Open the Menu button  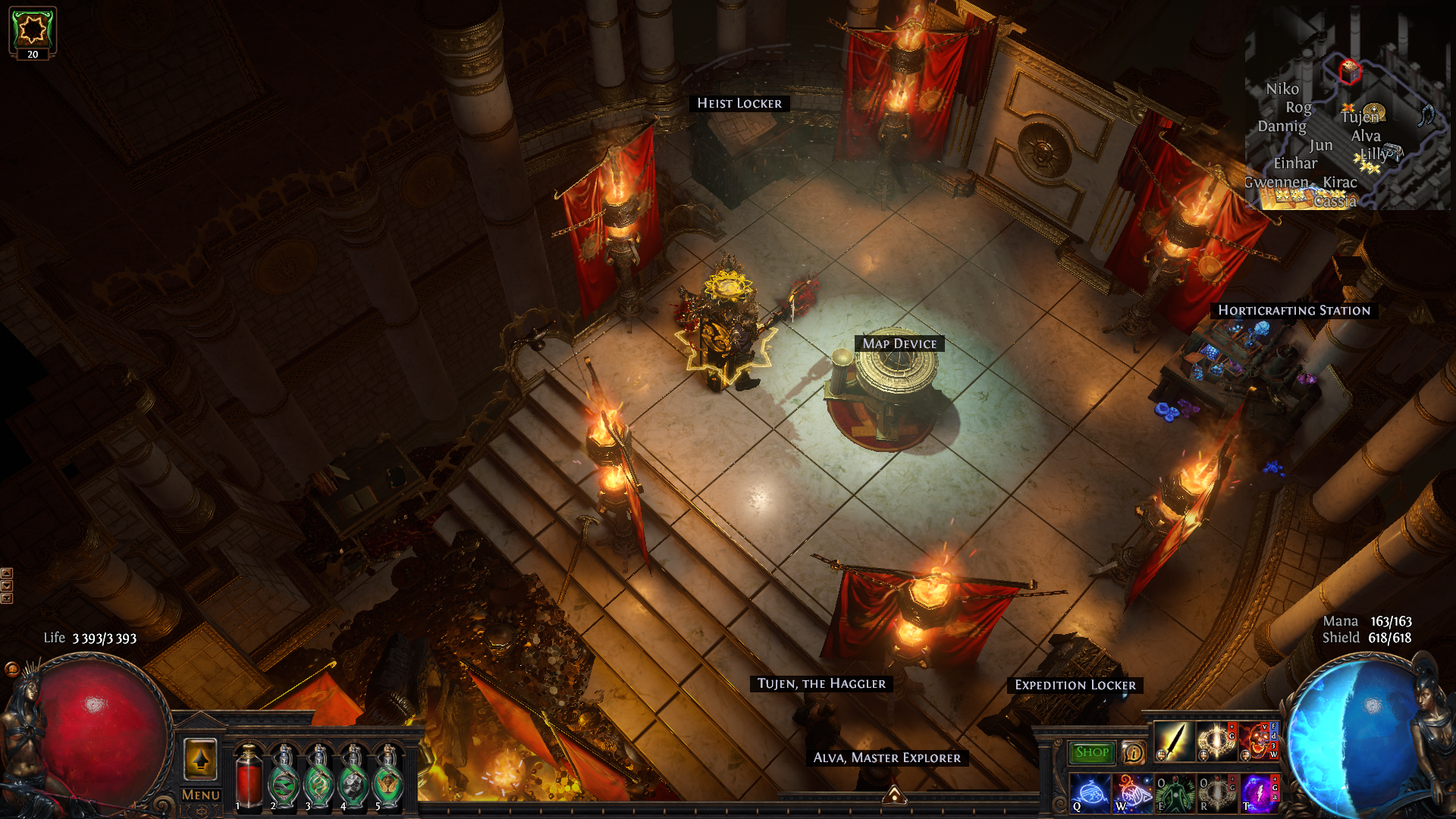point(201,795)
